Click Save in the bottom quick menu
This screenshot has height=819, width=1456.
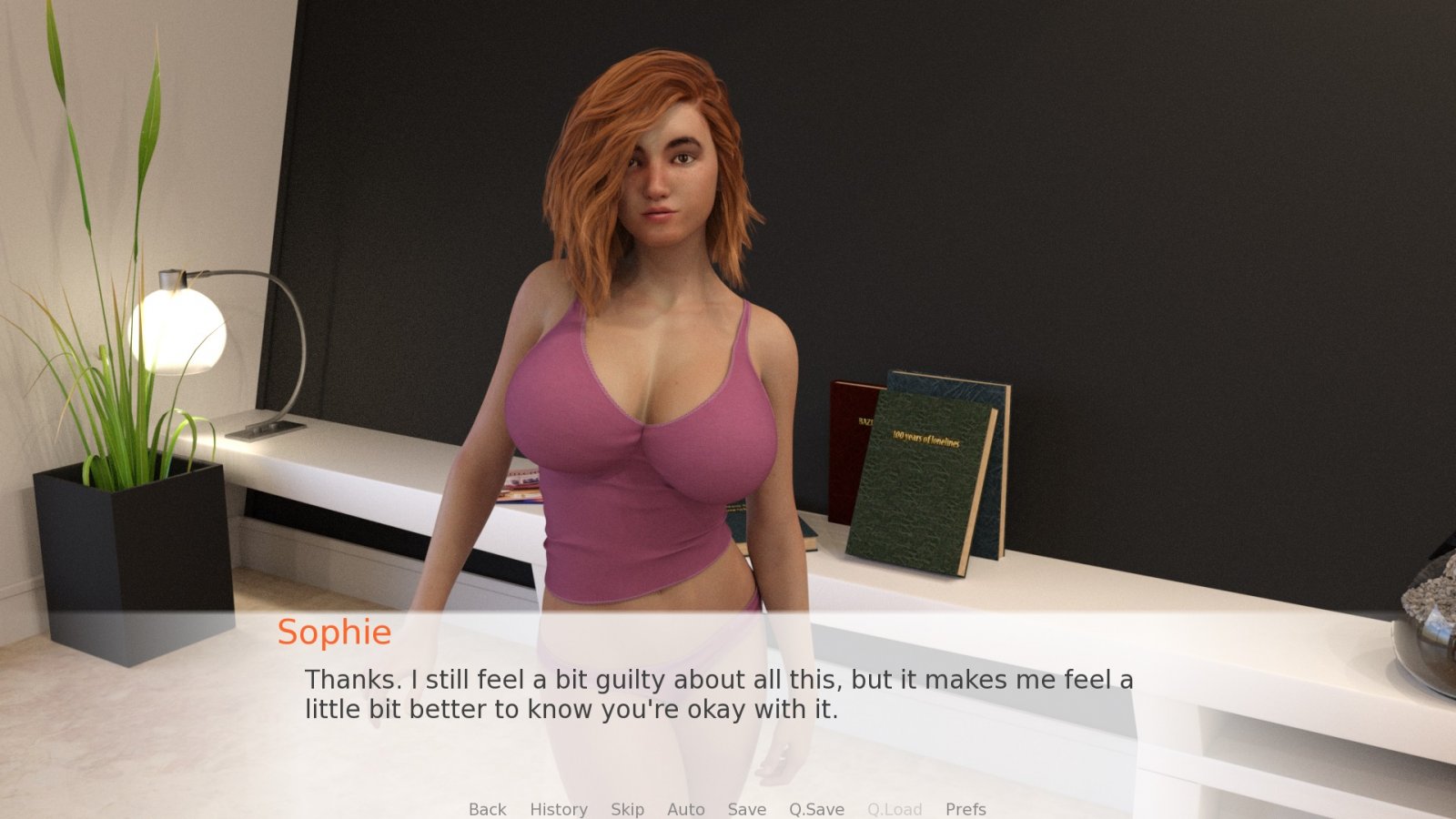[746, 809]
